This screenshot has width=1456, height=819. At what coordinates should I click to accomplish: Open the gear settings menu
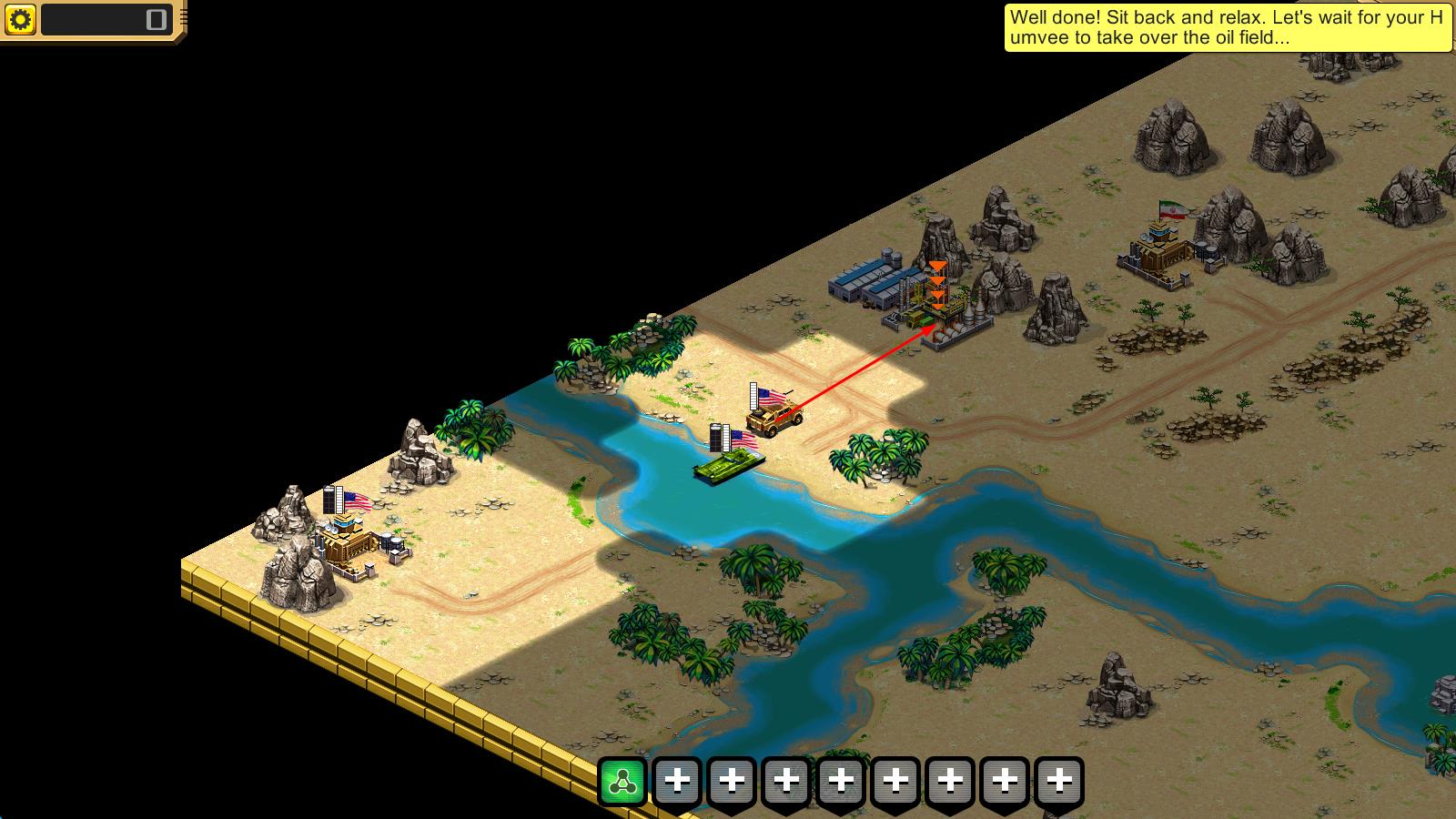point(20,19)
